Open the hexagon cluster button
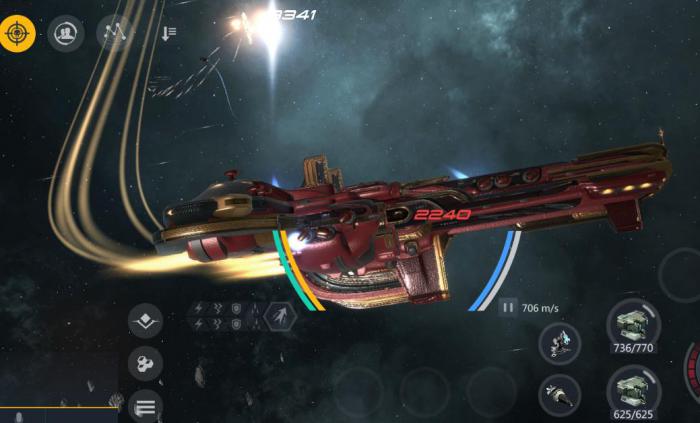 point(145,364)
